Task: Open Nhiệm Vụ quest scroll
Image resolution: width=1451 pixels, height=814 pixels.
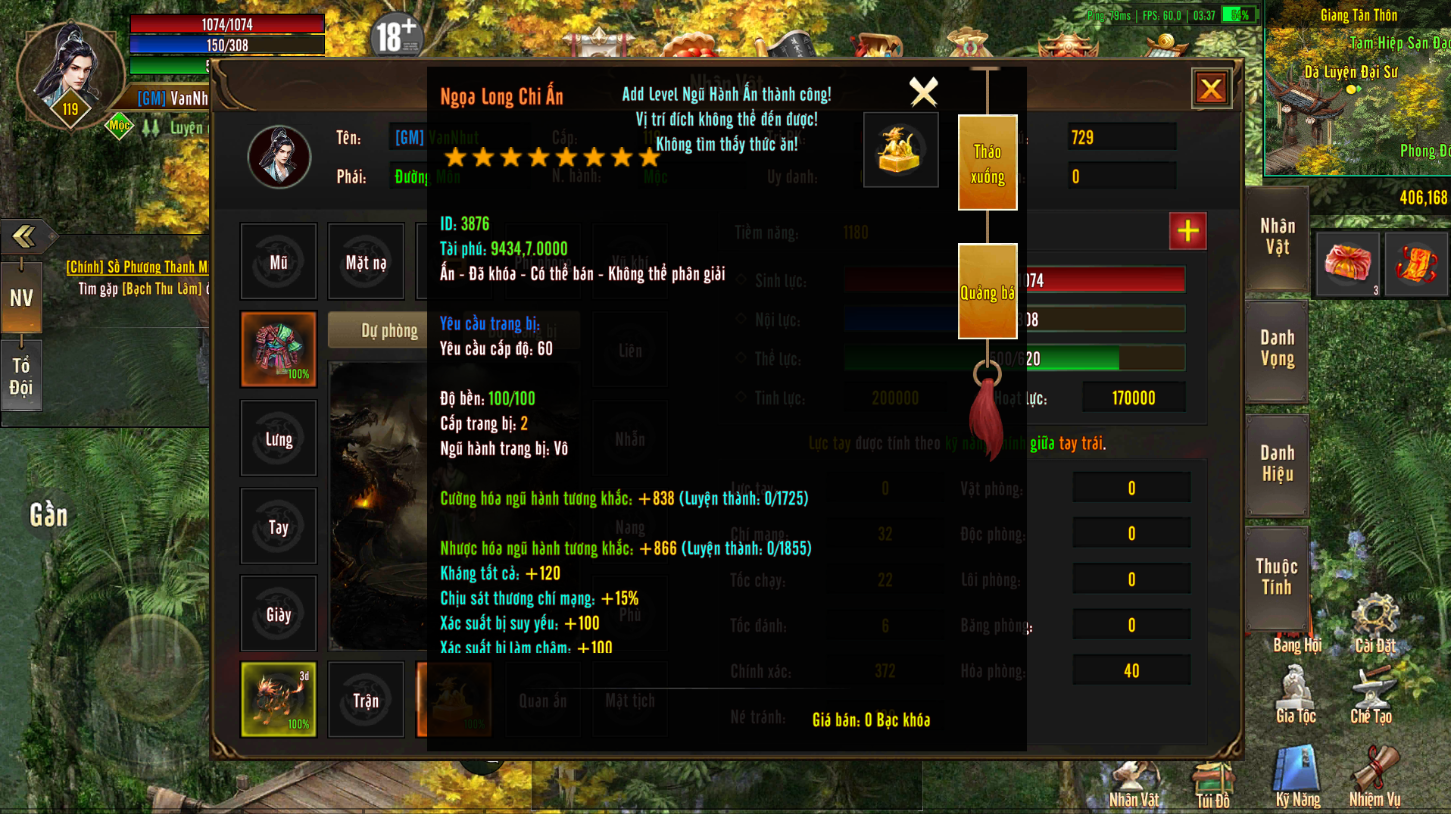Action: coord(1374,776)
